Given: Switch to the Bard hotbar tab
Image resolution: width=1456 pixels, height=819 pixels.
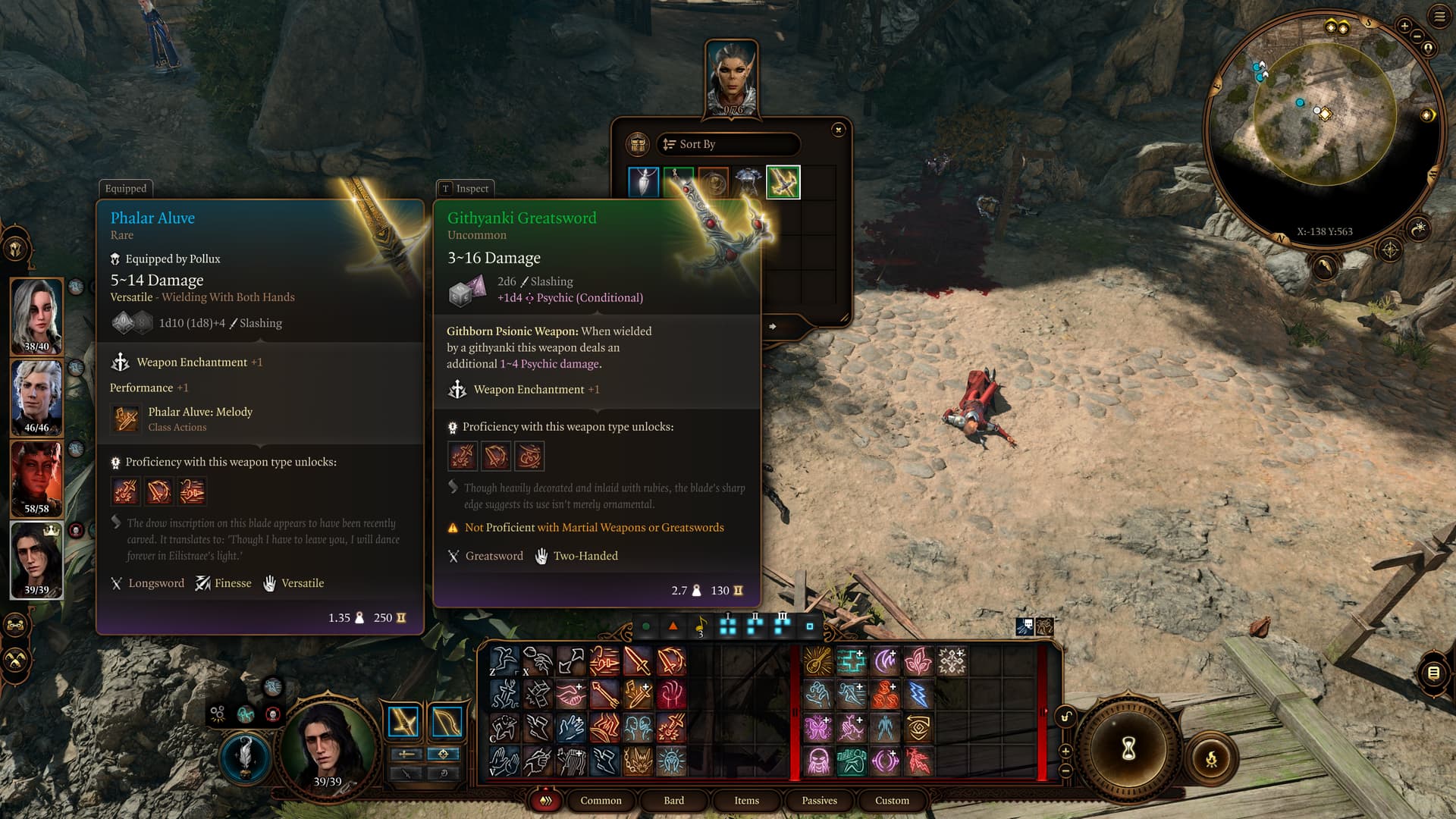Looking at the screenshot, I should point(673,800).
